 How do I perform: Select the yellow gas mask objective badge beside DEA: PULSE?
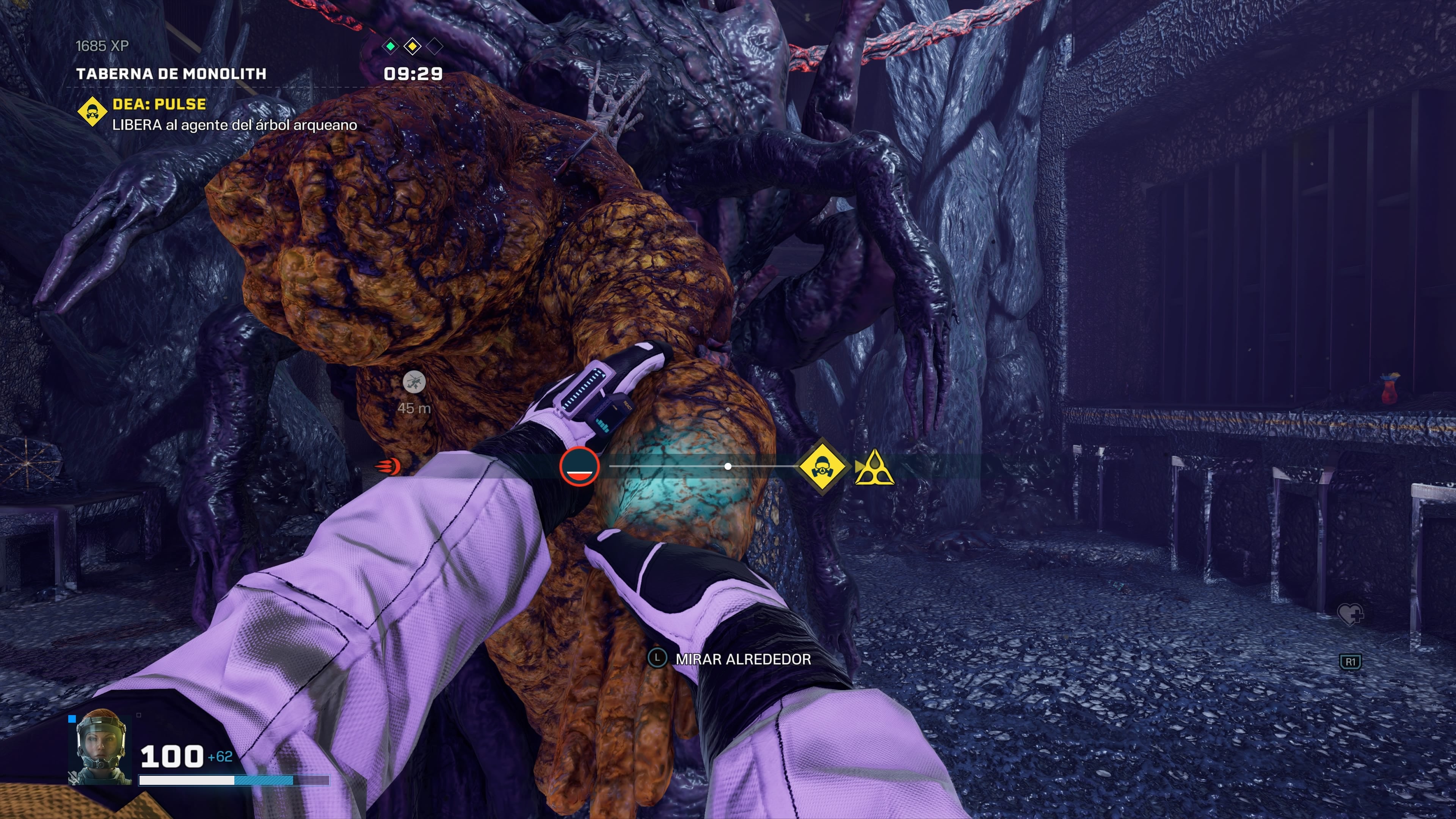coord(92,112)
